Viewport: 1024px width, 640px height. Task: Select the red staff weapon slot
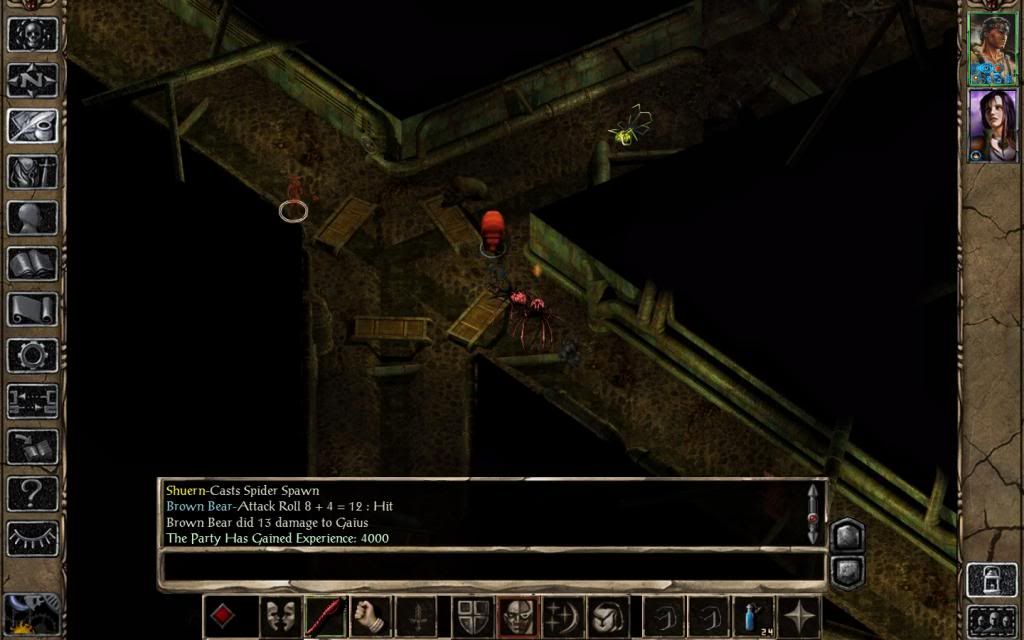325,616
